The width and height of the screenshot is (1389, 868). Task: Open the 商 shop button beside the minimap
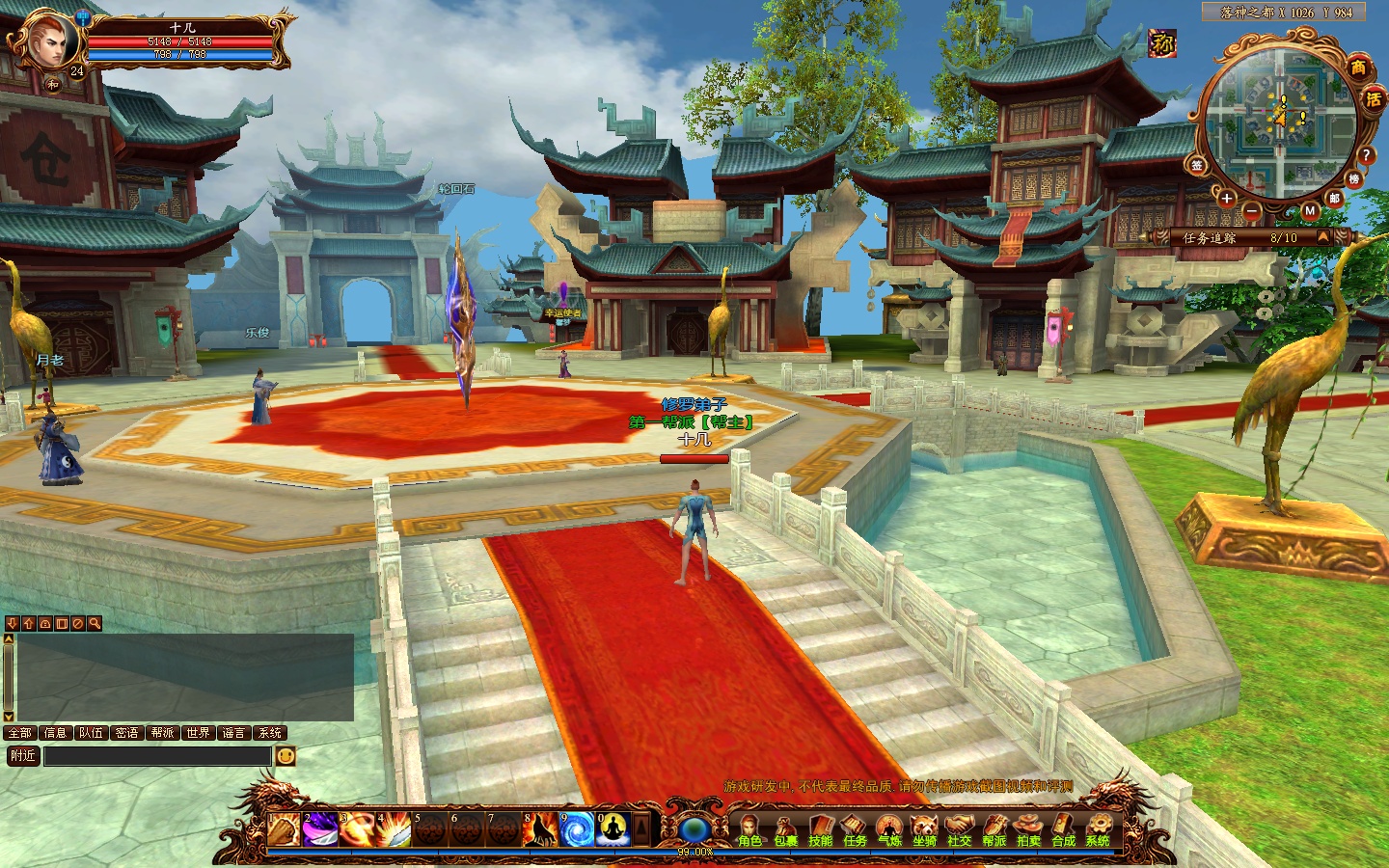(x=1358, y=68)
